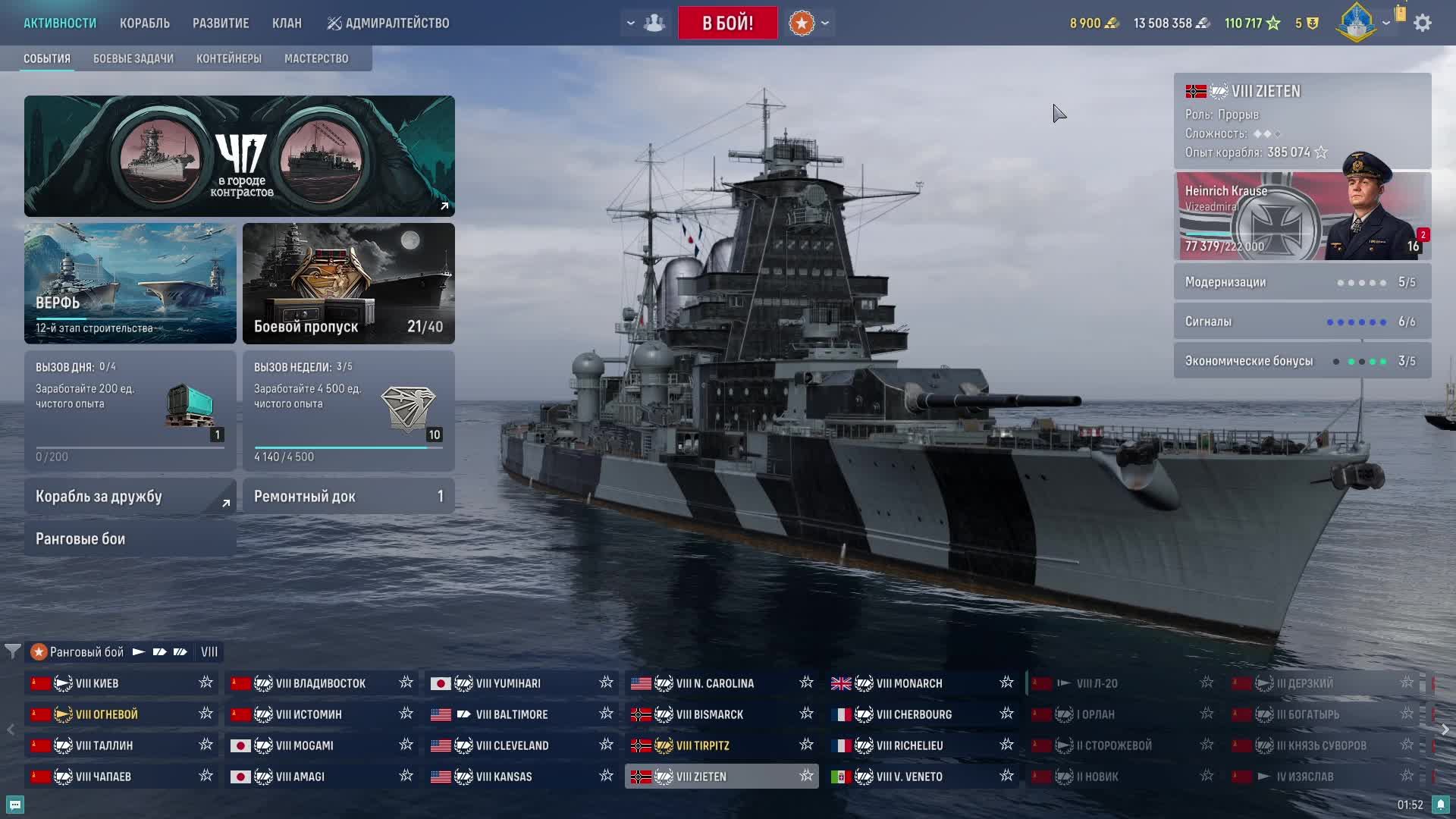Screen dimensions: 1456x819
Task: Open Ранговые бои from the events list
Action: [x=130, y=538]
